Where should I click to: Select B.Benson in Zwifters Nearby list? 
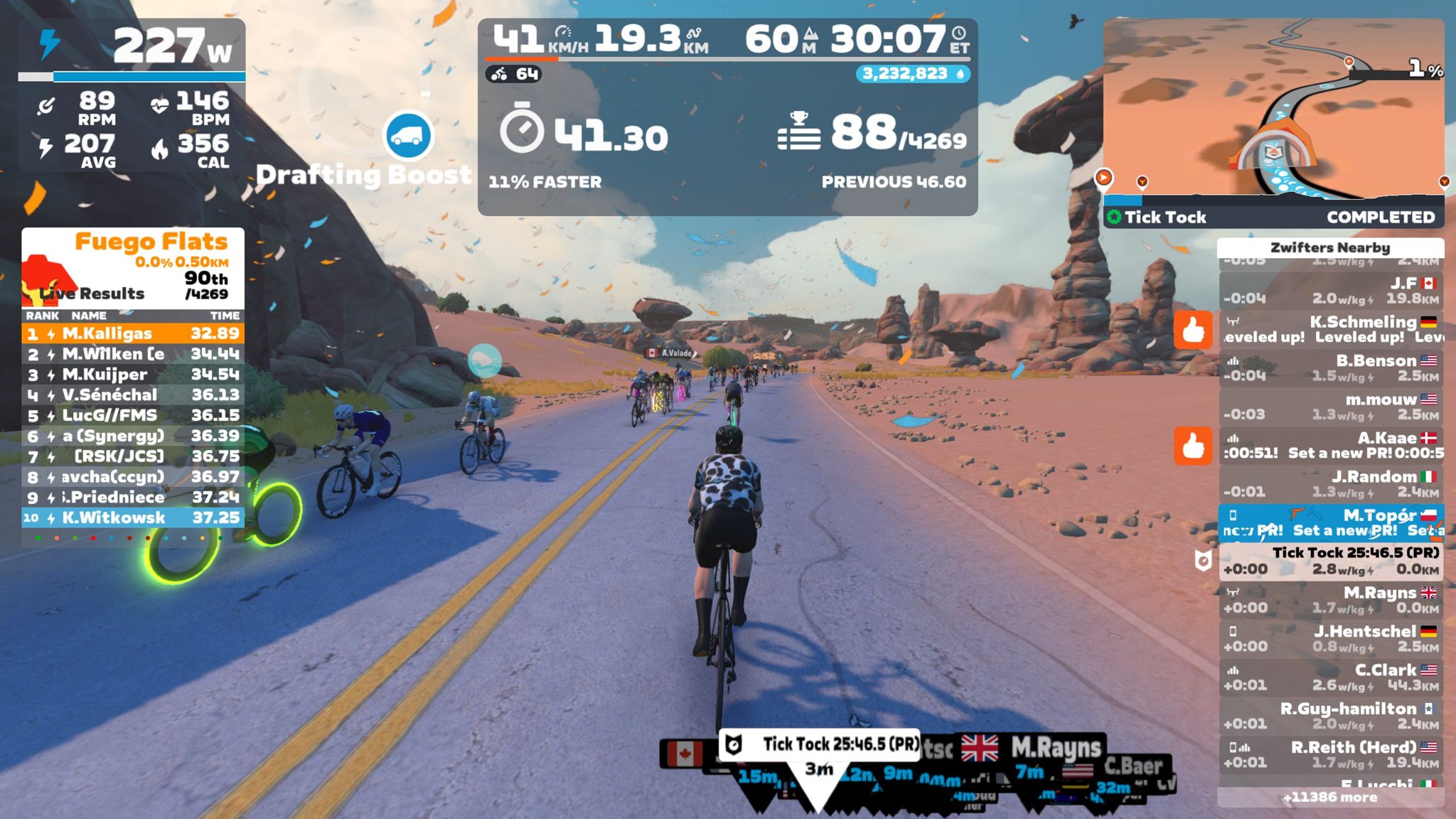pyautogui.click(x=1331, y=368)
